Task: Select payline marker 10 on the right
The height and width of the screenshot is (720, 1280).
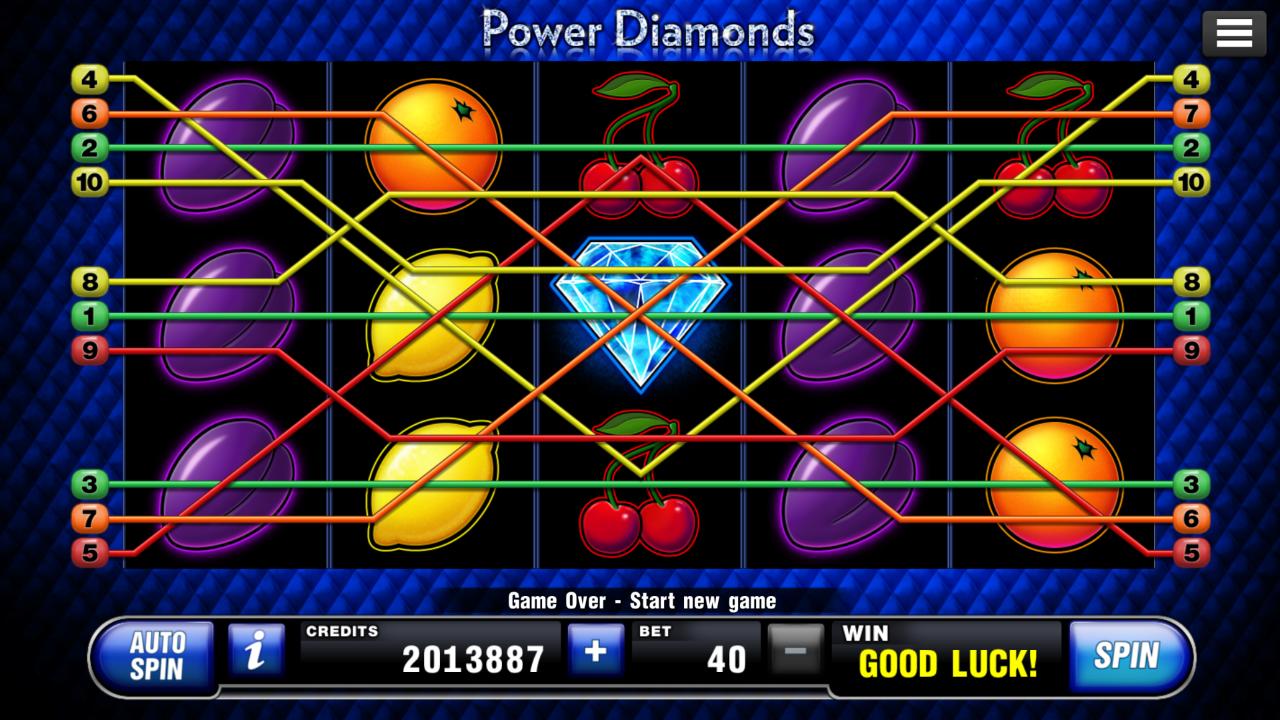Action: 1190,183
